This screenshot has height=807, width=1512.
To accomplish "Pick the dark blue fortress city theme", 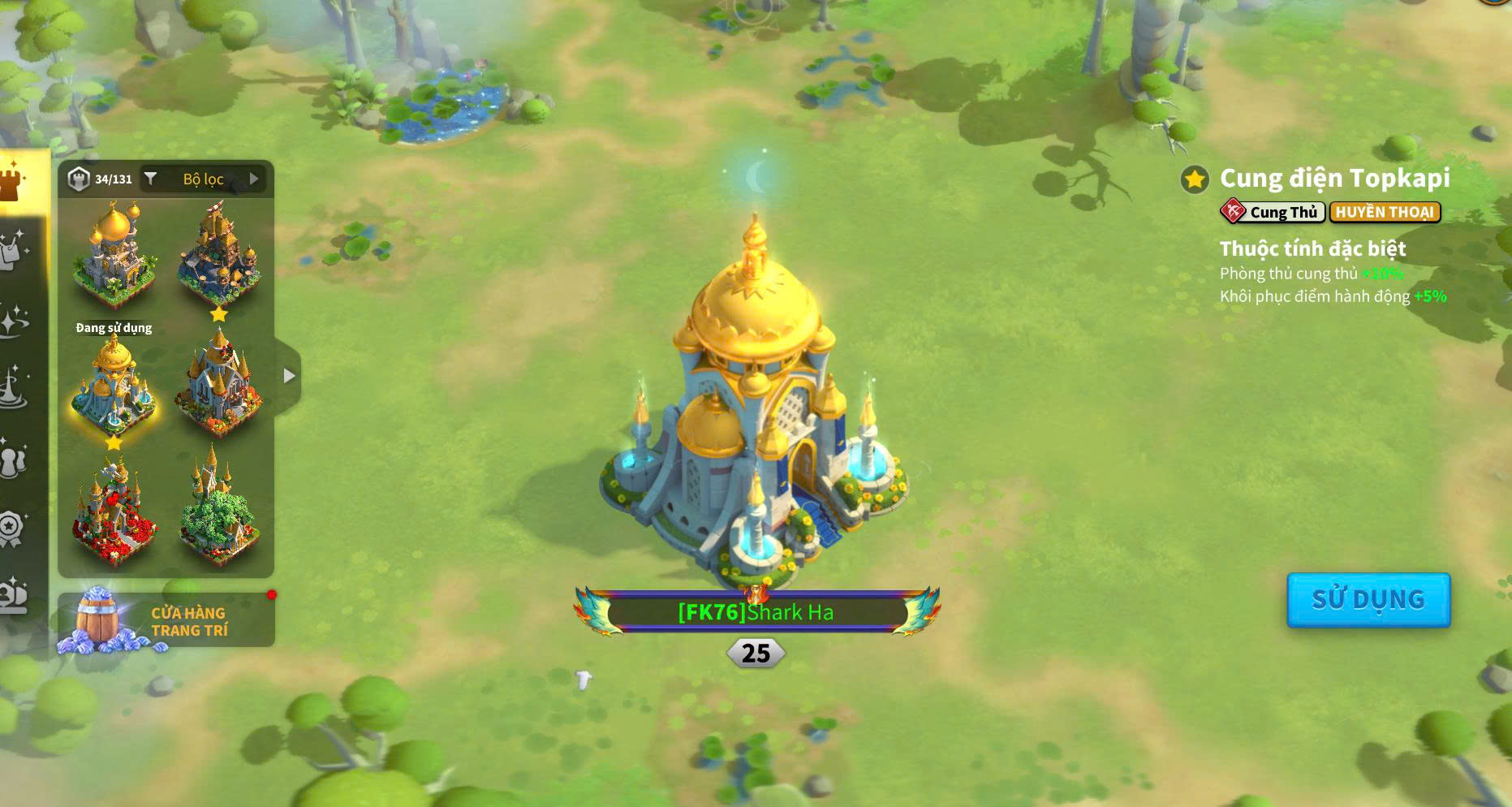I will point(218,253).
